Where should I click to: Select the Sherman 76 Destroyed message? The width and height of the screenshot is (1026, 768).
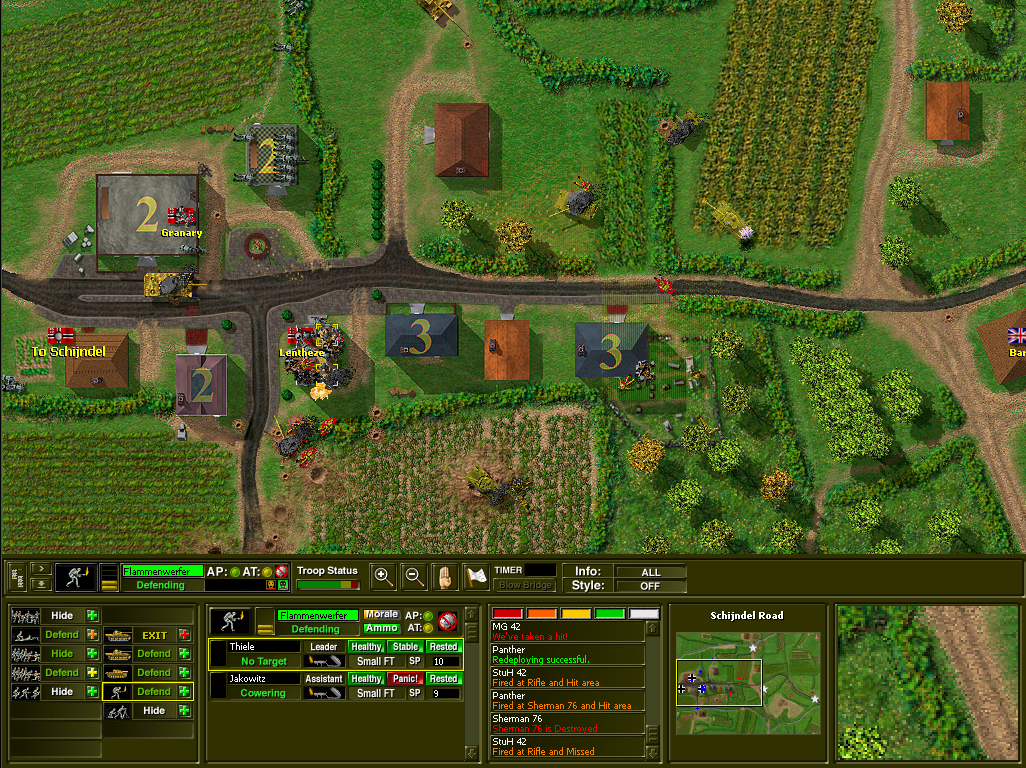[566, 723]
